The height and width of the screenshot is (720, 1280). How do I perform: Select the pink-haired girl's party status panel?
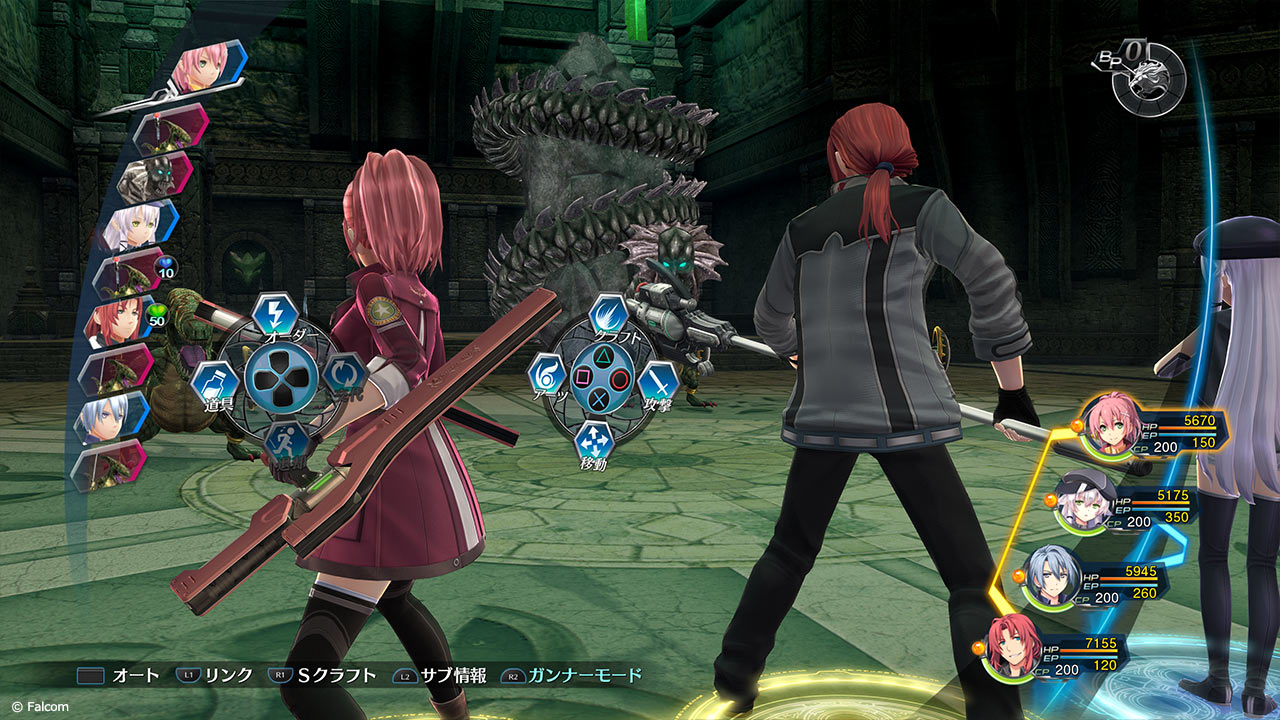click(x=1150, y=431)
